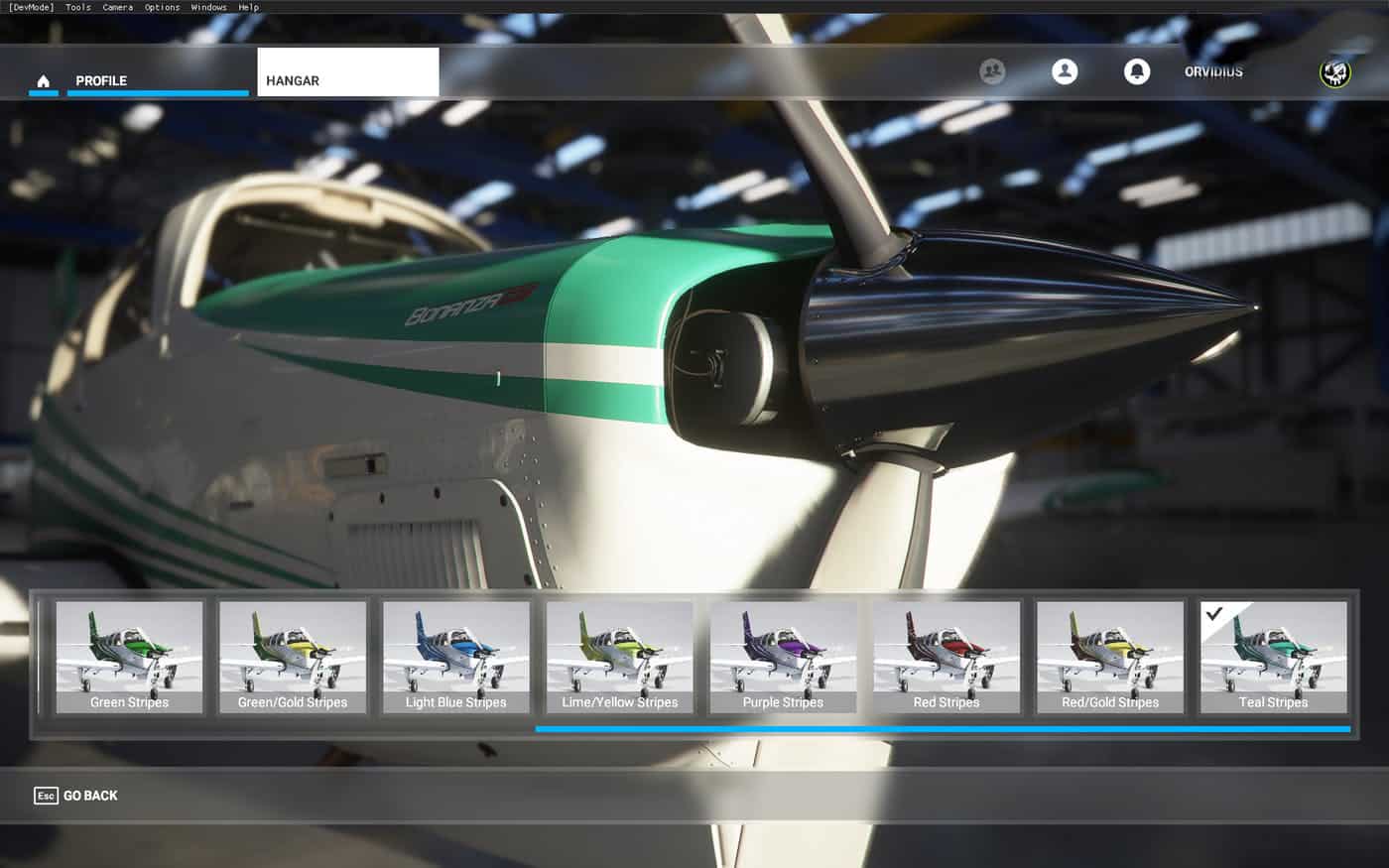Select the Green Stripes livery

[129, 657]
